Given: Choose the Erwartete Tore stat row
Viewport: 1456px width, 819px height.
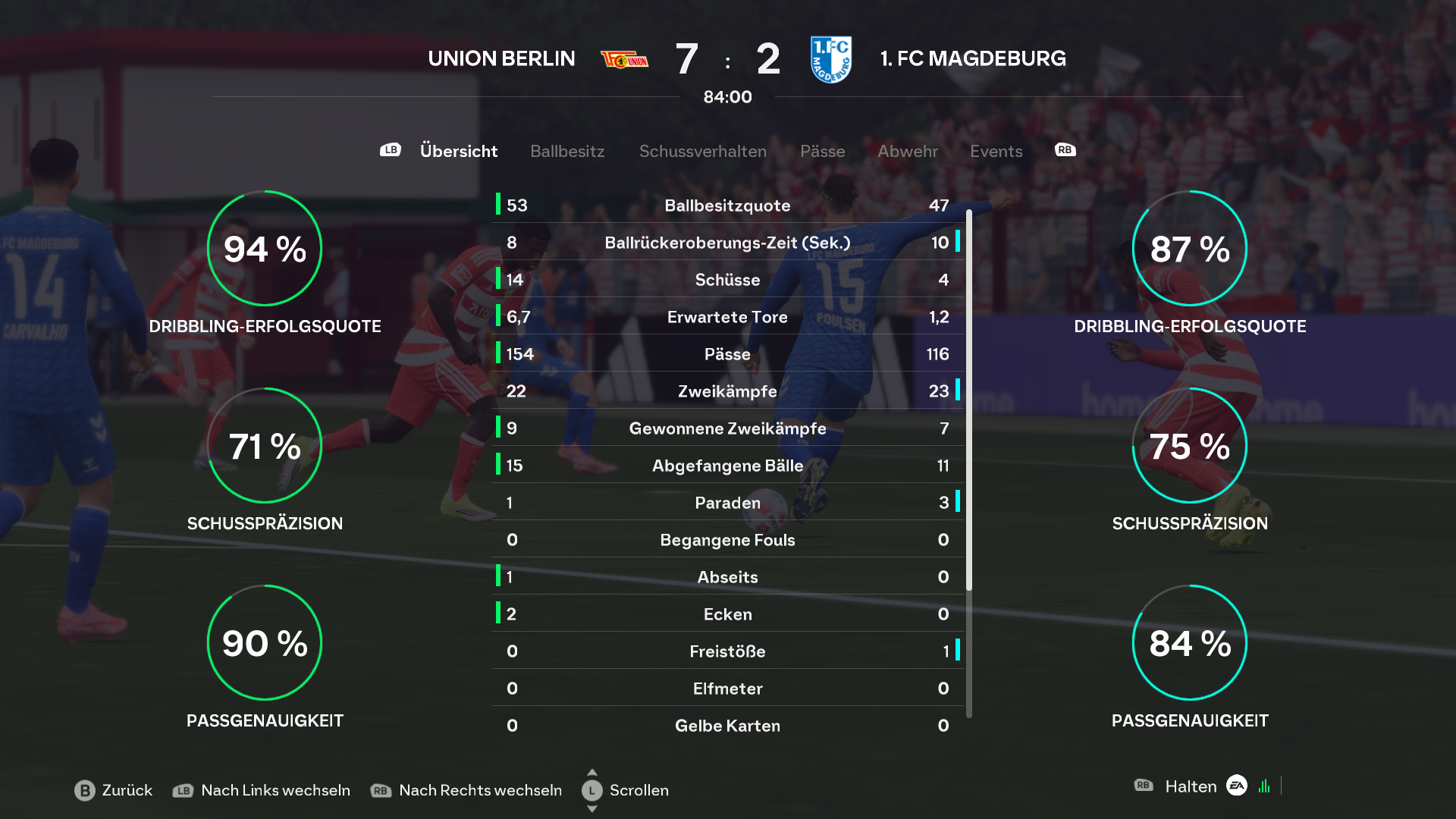Looking at the screenshot, I should [x=727, y=317].
